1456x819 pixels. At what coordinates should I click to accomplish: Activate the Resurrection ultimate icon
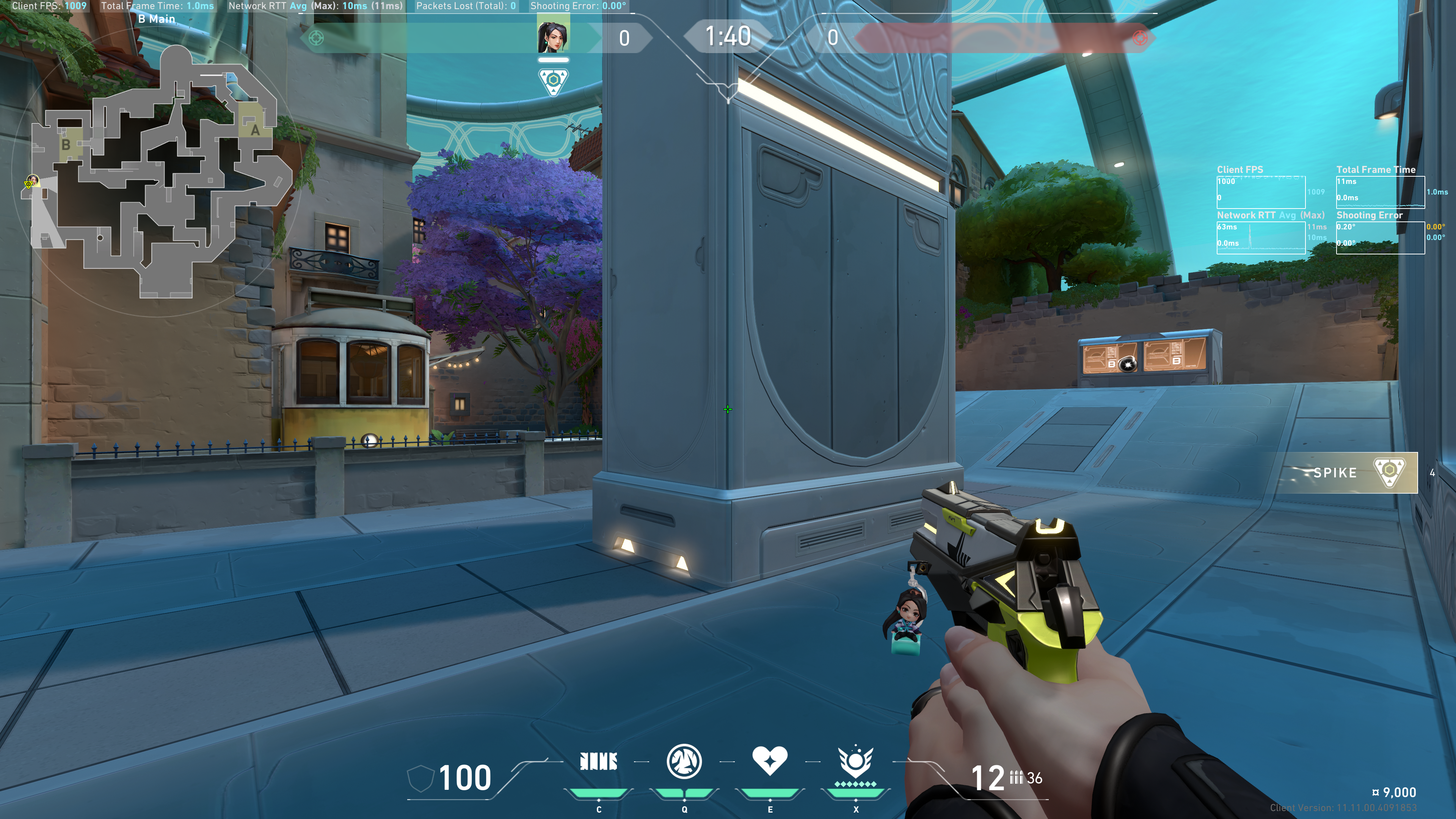(x=855, y=761)
